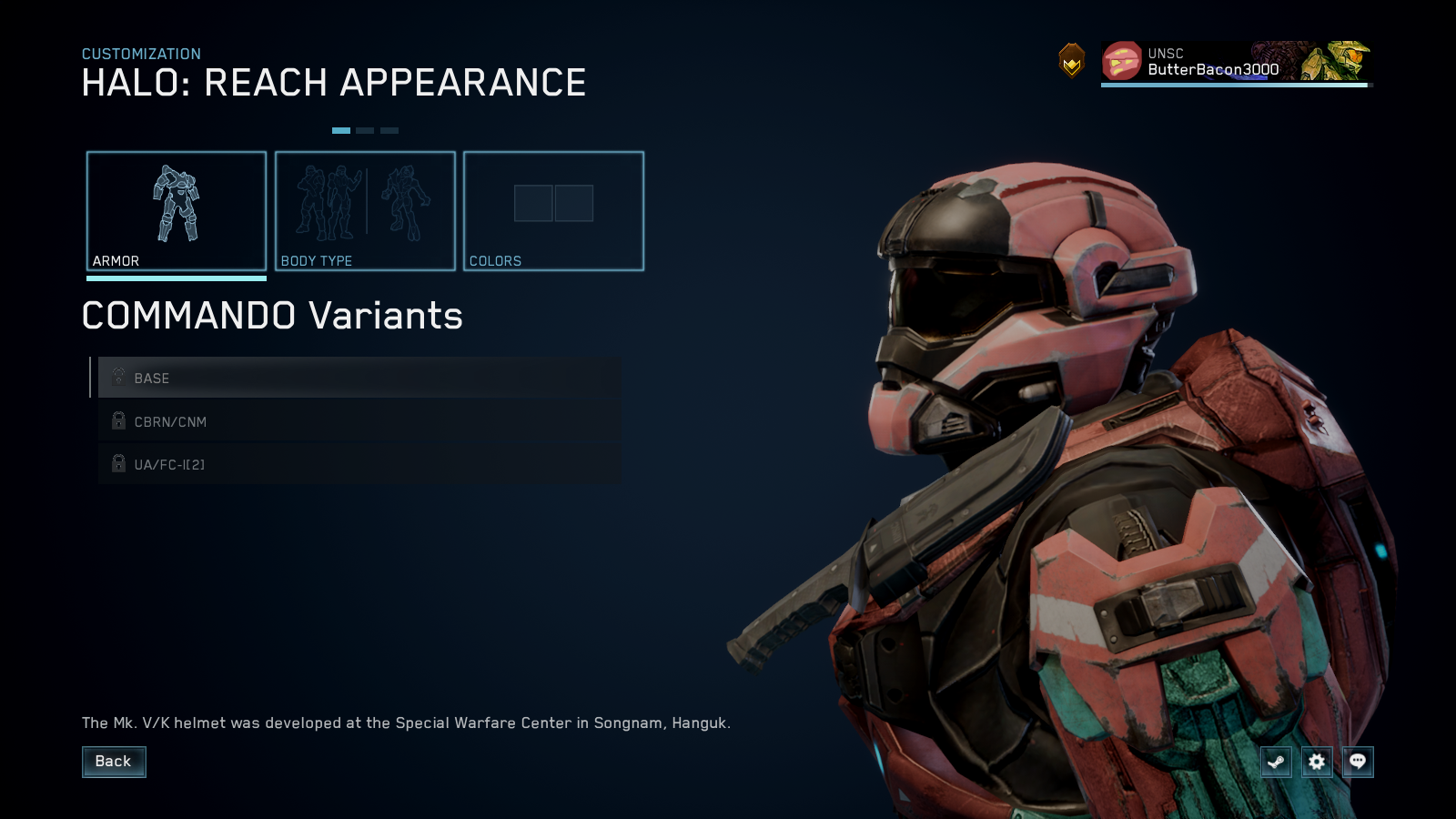Click the rank emblem near the player nameplate
Viewport: 1456px width, 819px height.
coord(1072,62)
